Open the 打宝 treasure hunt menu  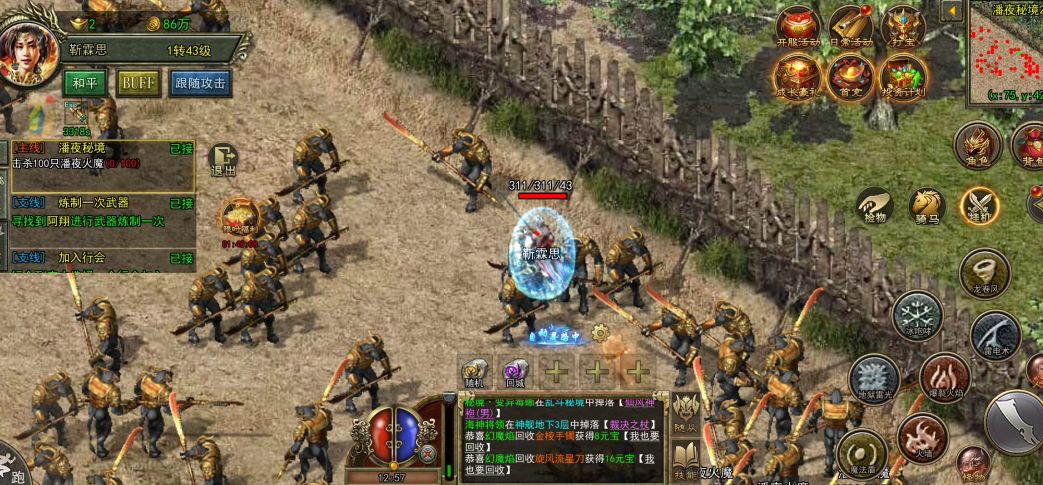pyautogui.click(x=903, y=28)
